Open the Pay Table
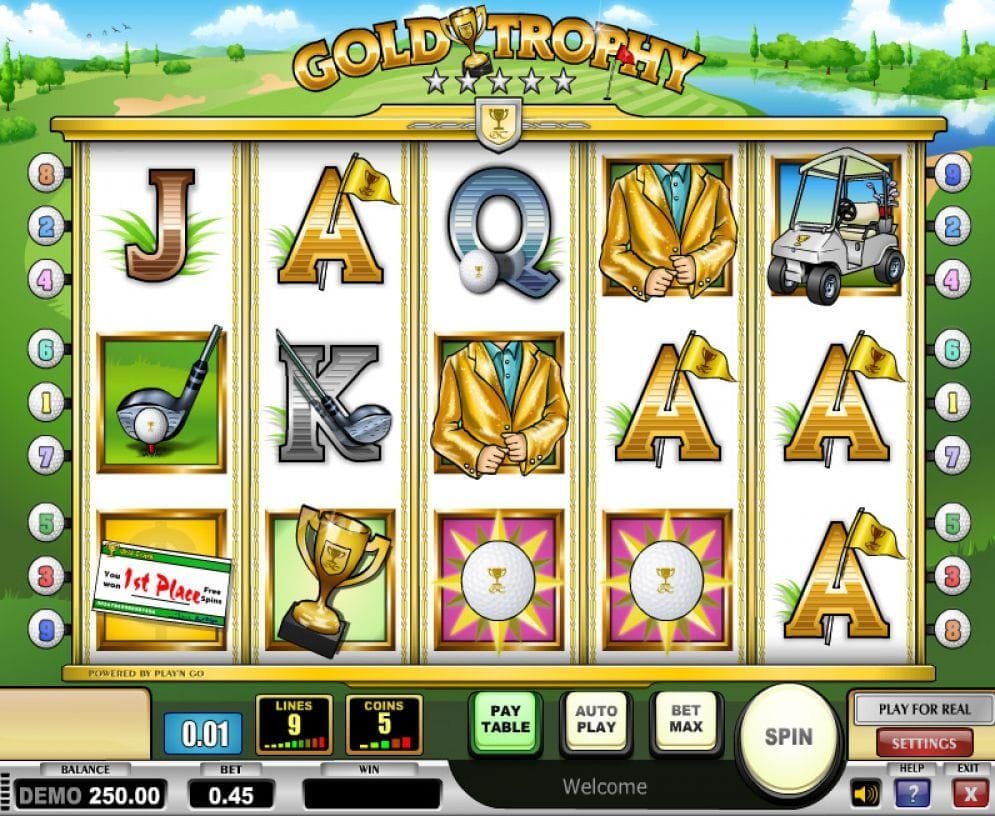This screenshot has width=995, height=816. pyautogui.click(x=505, y=718)
